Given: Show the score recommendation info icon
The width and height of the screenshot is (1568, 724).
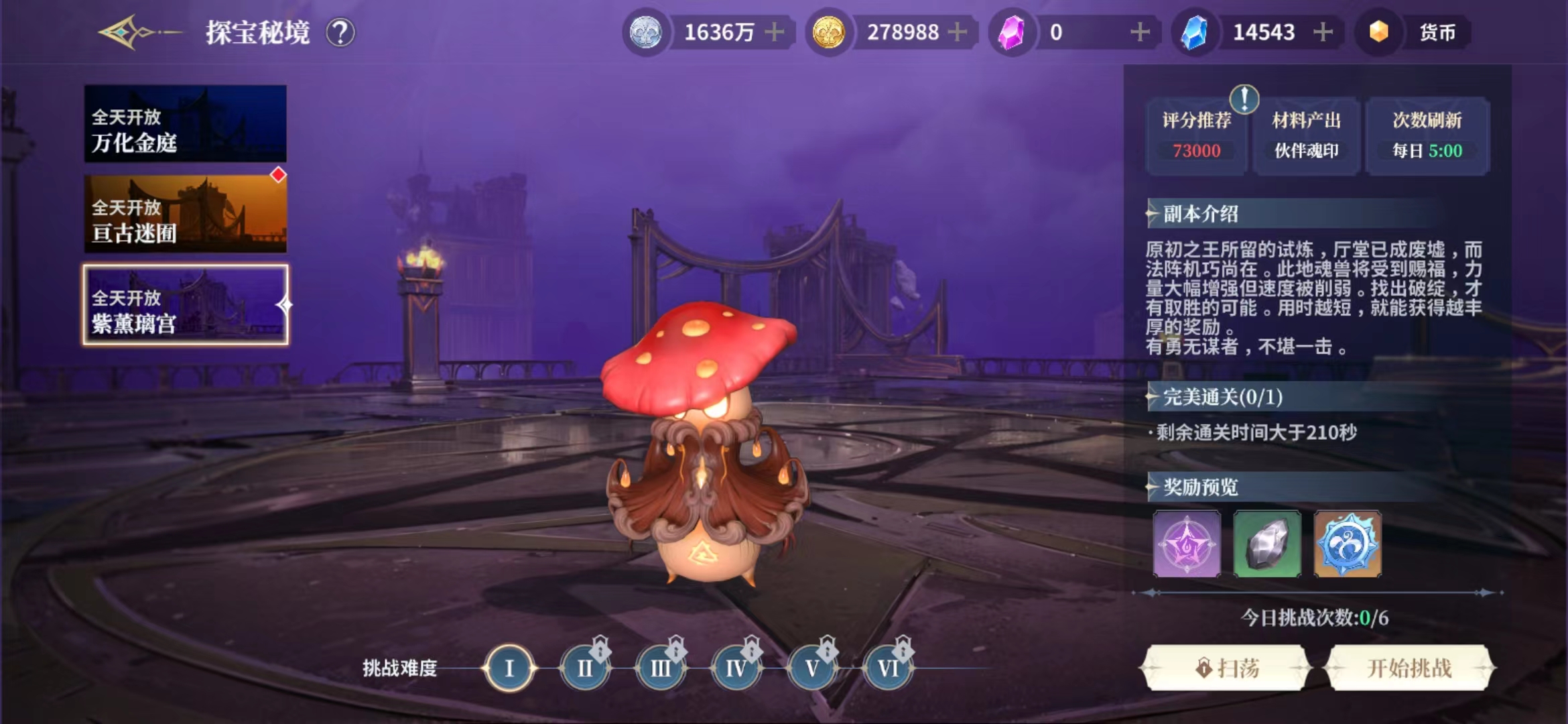Looking at the screenshot, I should click(x=1244, y=99).
